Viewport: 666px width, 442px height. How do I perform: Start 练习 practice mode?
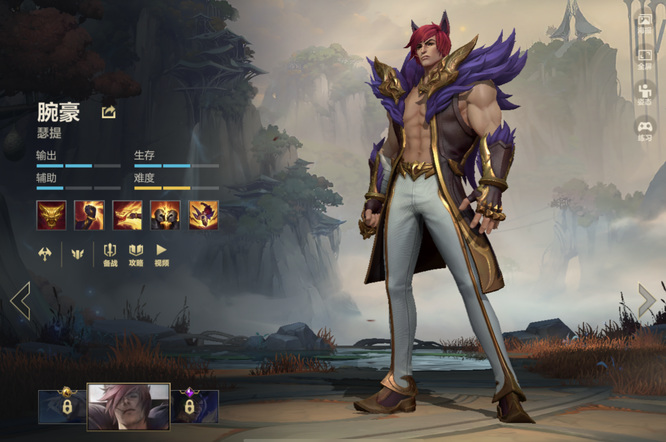click(645, 130)
